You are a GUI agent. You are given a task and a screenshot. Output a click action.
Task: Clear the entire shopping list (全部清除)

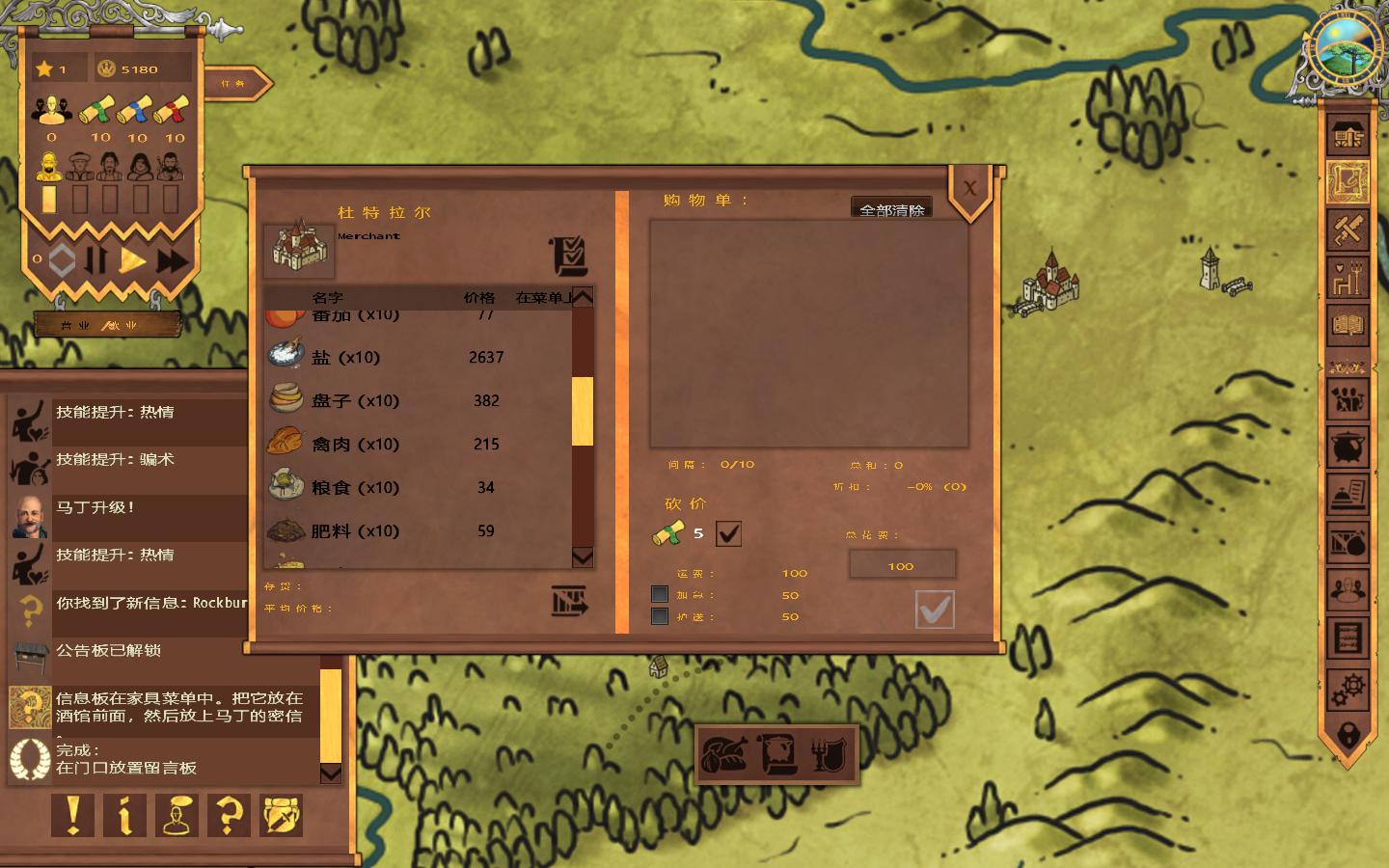(891, 208)
